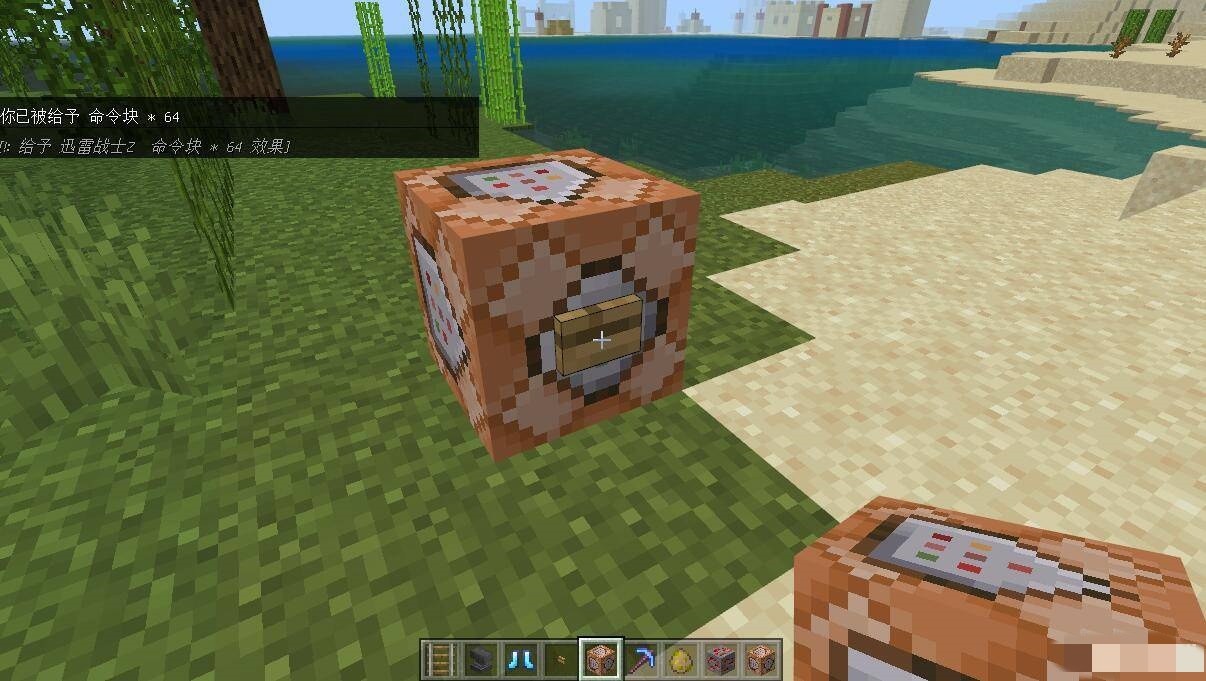The height and width of the screenshot is (681, 1206).
Task: Click the highlighted command block hotbar slot
Action: pyautogui.click(x=601, y=659)
